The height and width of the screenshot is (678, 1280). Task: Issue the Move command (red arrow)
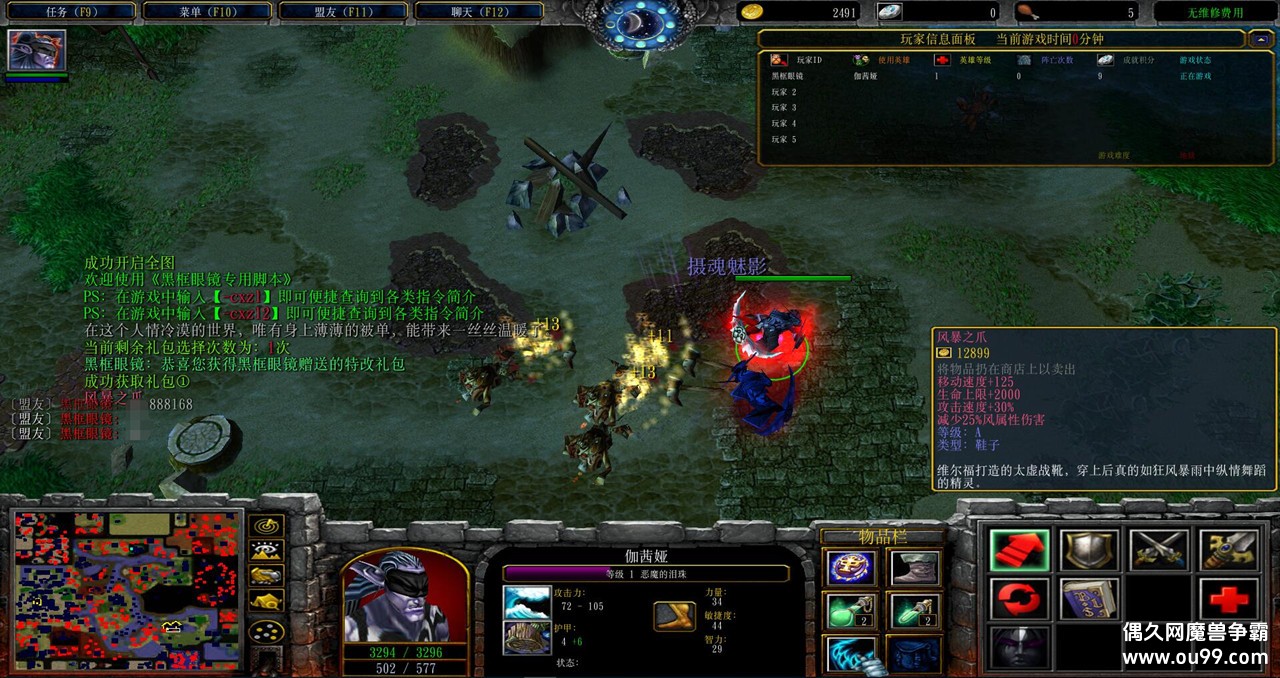1019,551
